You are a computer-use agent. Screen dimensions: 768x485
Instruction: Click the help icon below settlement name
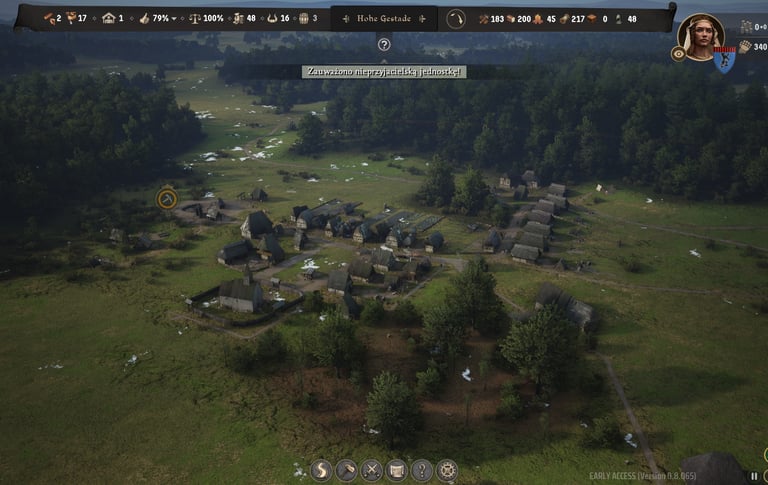click(x=384, y=44)
